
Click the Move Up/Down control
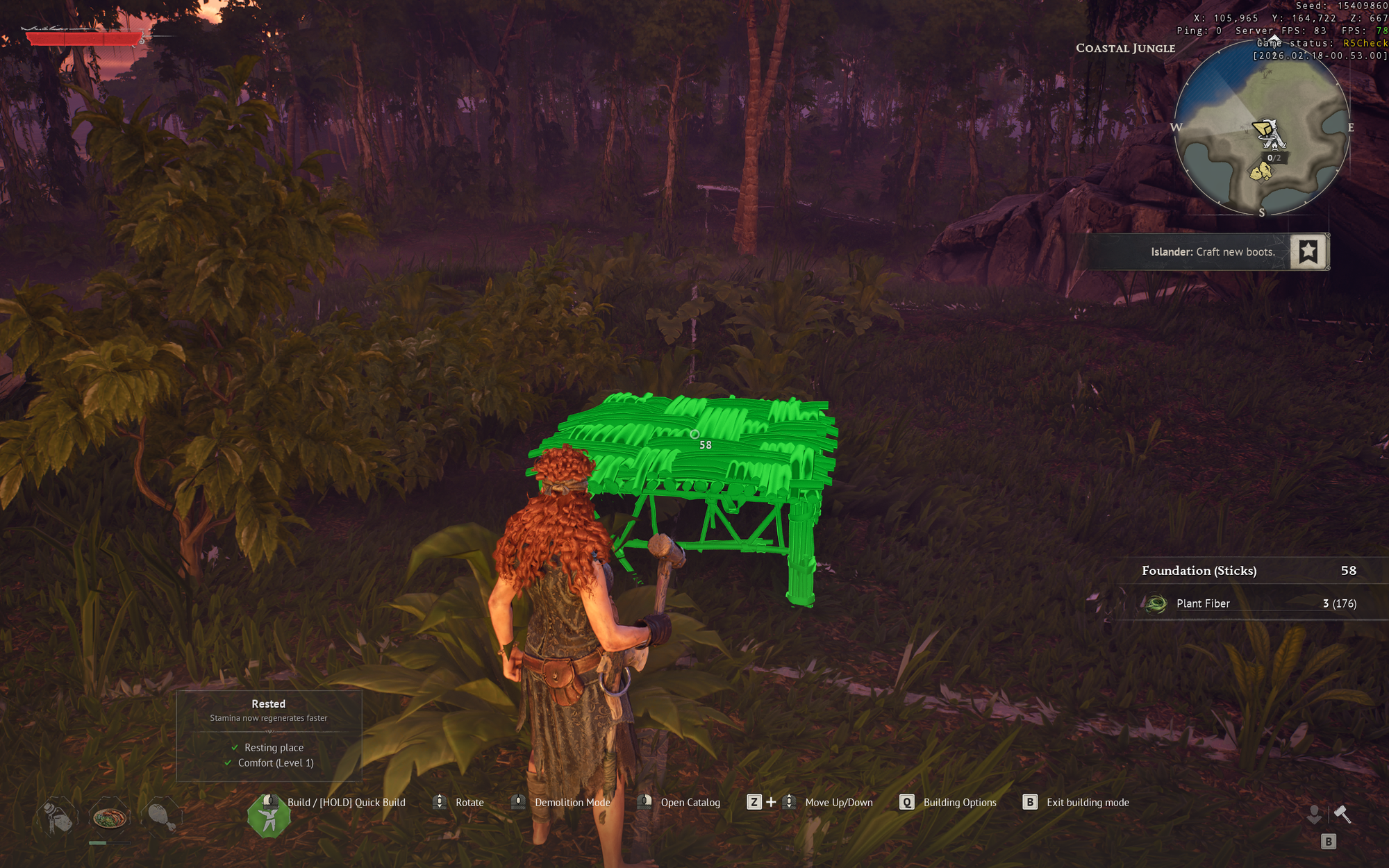[x=789, y=802]
